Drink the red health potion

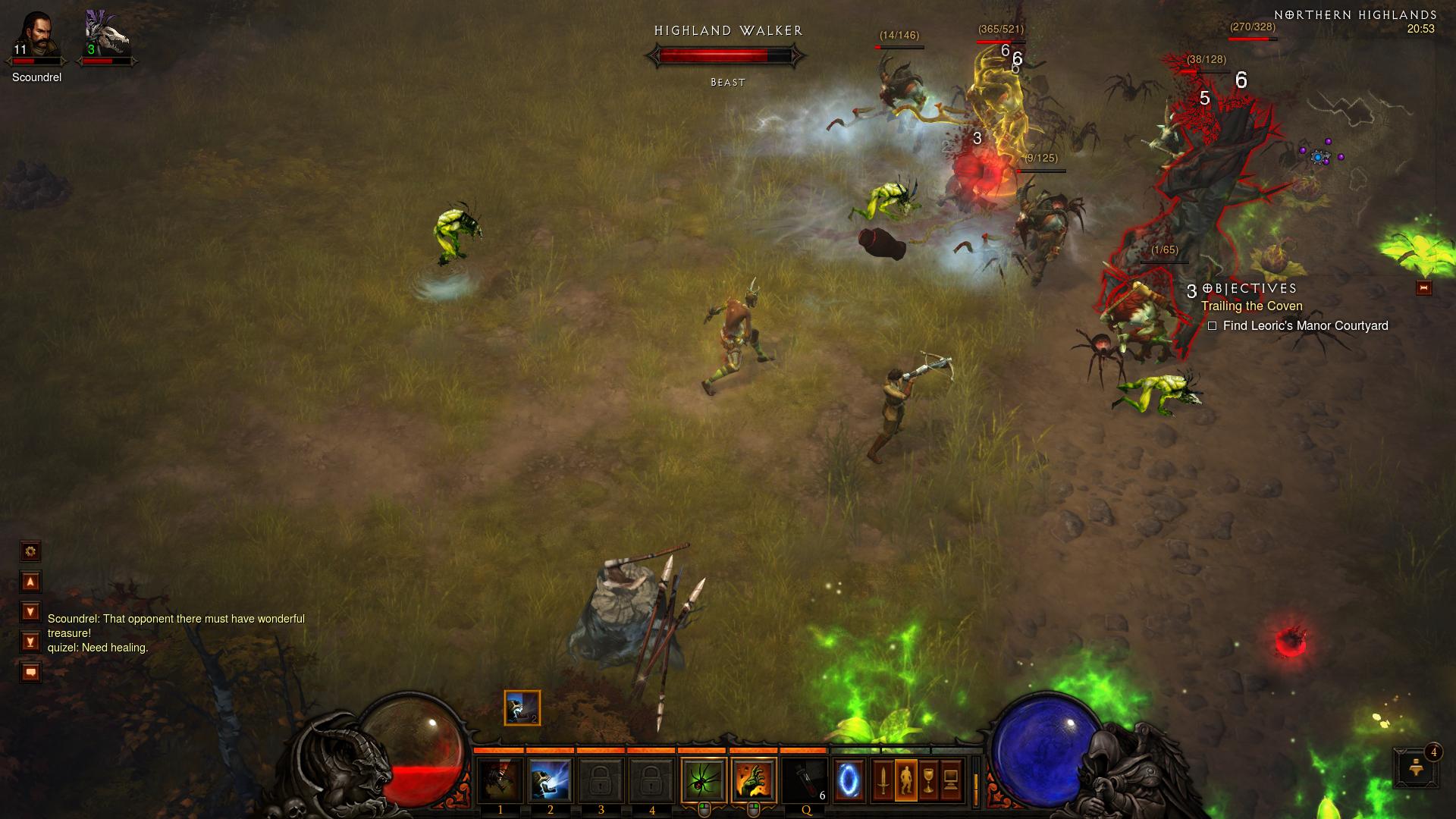pos(804,780)
